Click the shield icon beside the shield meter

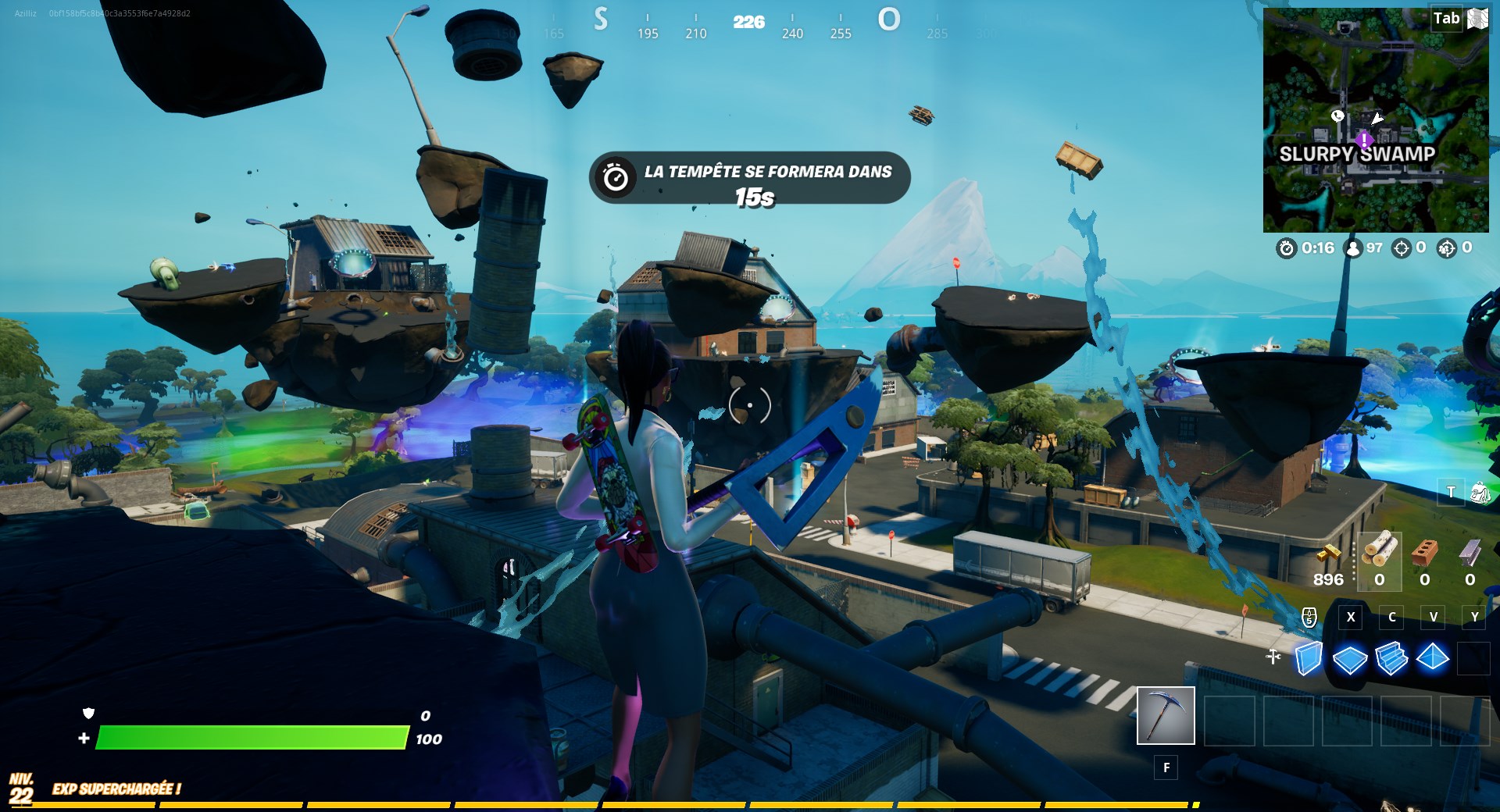coord(87,714)
